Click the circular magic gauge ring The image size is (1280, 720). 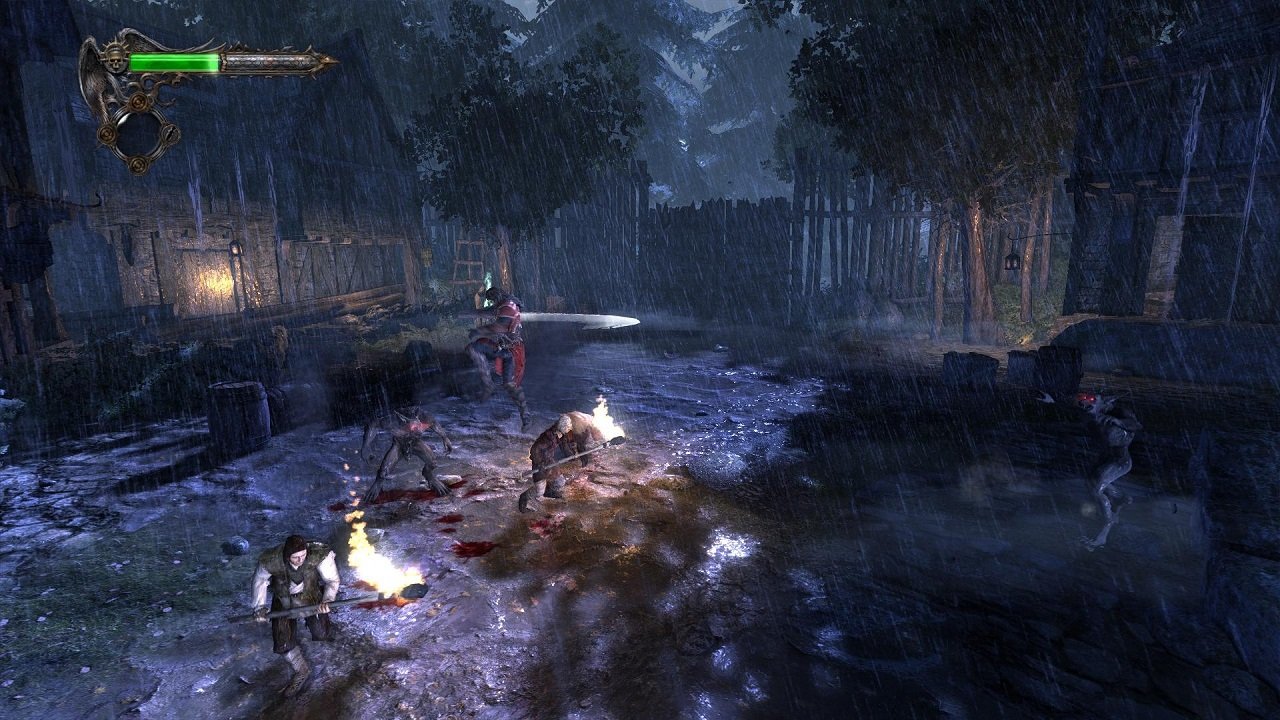click(x=138, y=133)
